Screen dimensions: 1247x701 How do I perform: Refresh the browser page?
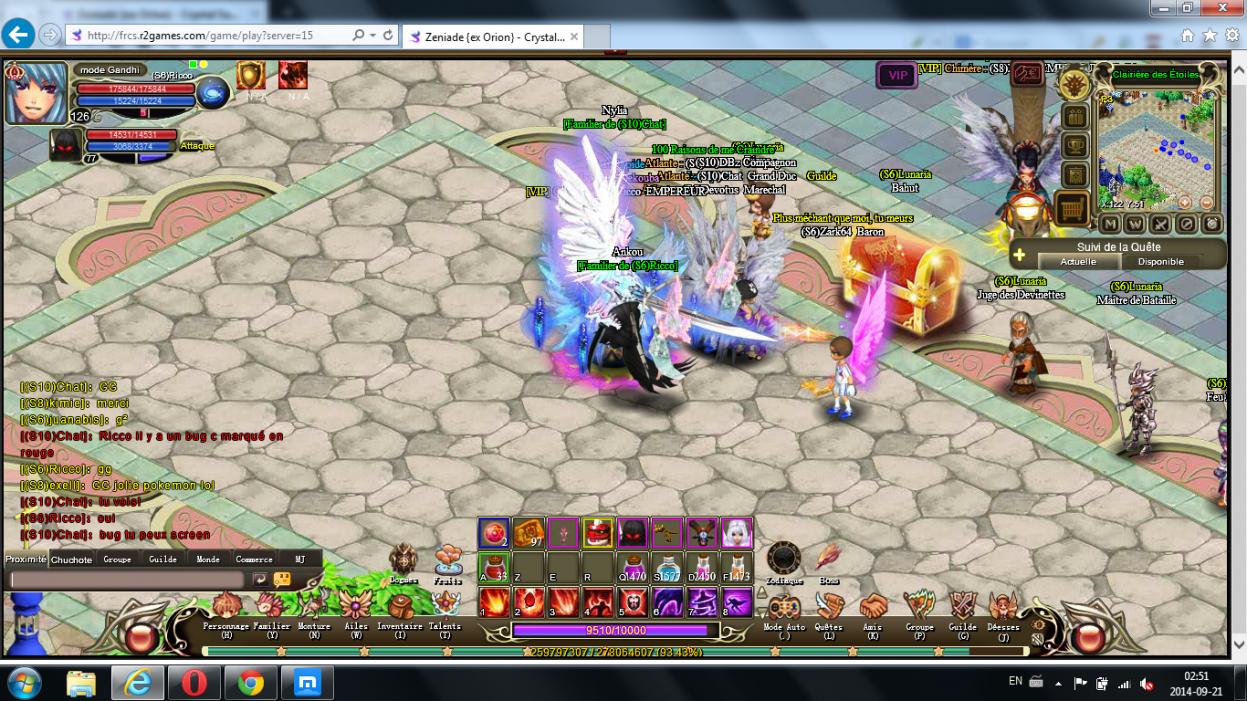pyautogui.click(x=388, y=35)
